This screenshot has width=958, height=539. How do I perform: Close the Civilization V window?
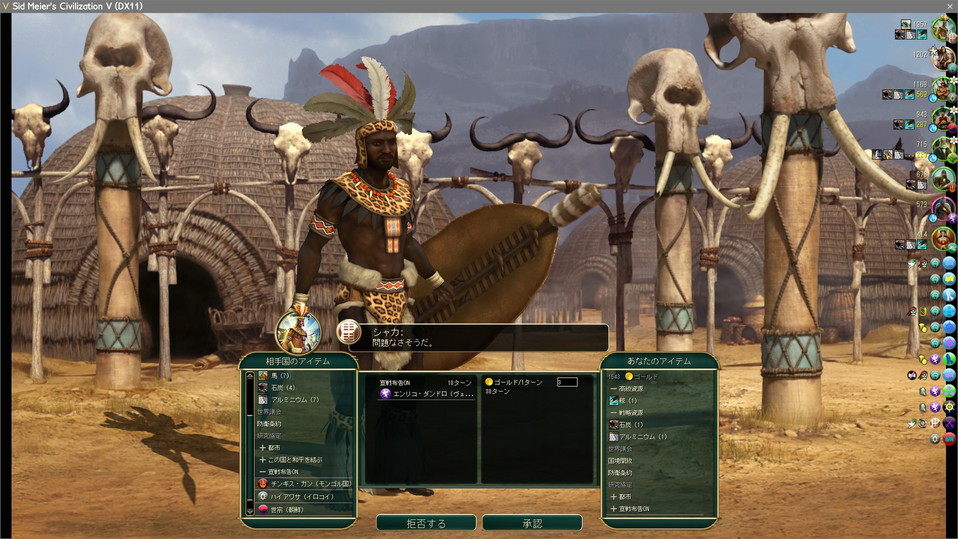(x=949, y=6)
